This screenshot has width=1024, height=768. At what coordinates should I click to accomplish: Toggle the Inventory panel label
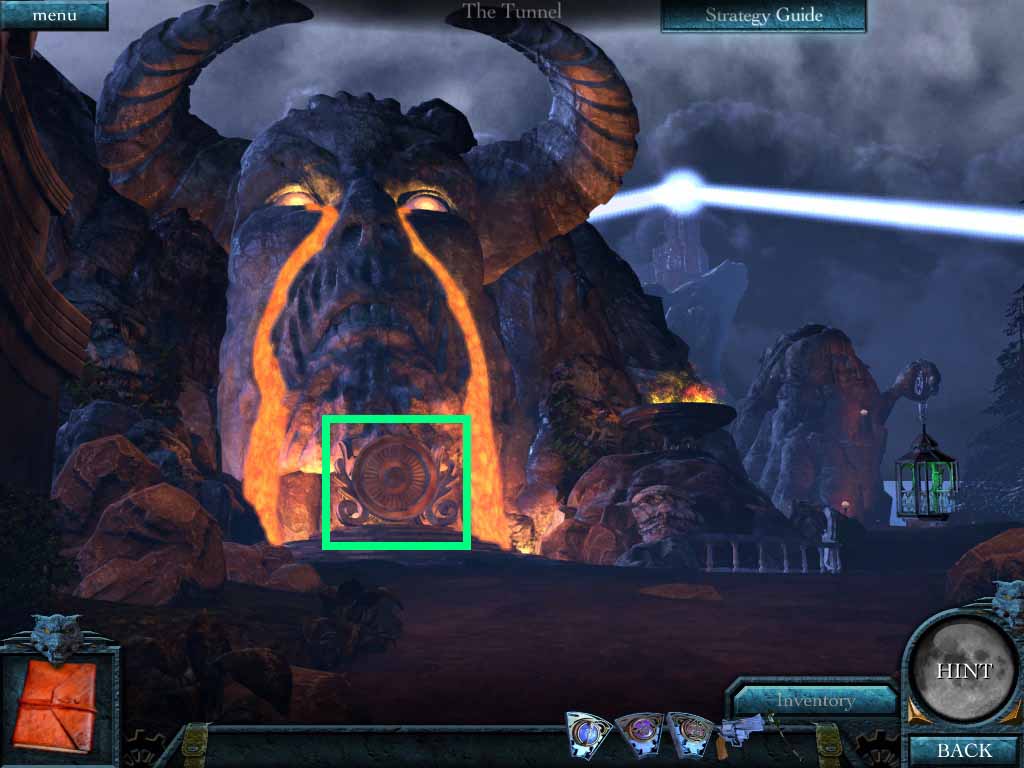tap(815, 700)
